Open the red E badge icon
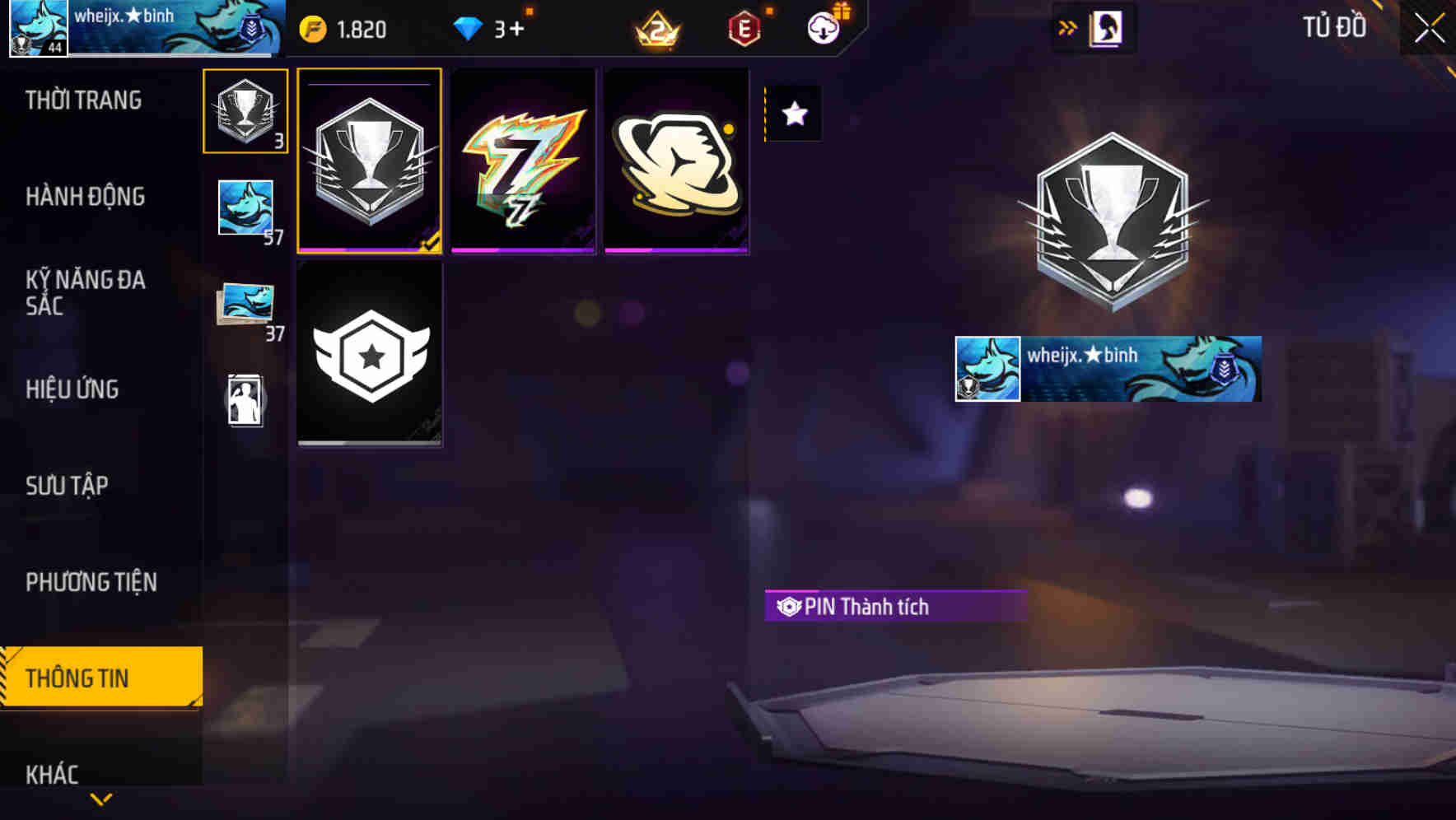1456x820 pixels. (744, 27)
